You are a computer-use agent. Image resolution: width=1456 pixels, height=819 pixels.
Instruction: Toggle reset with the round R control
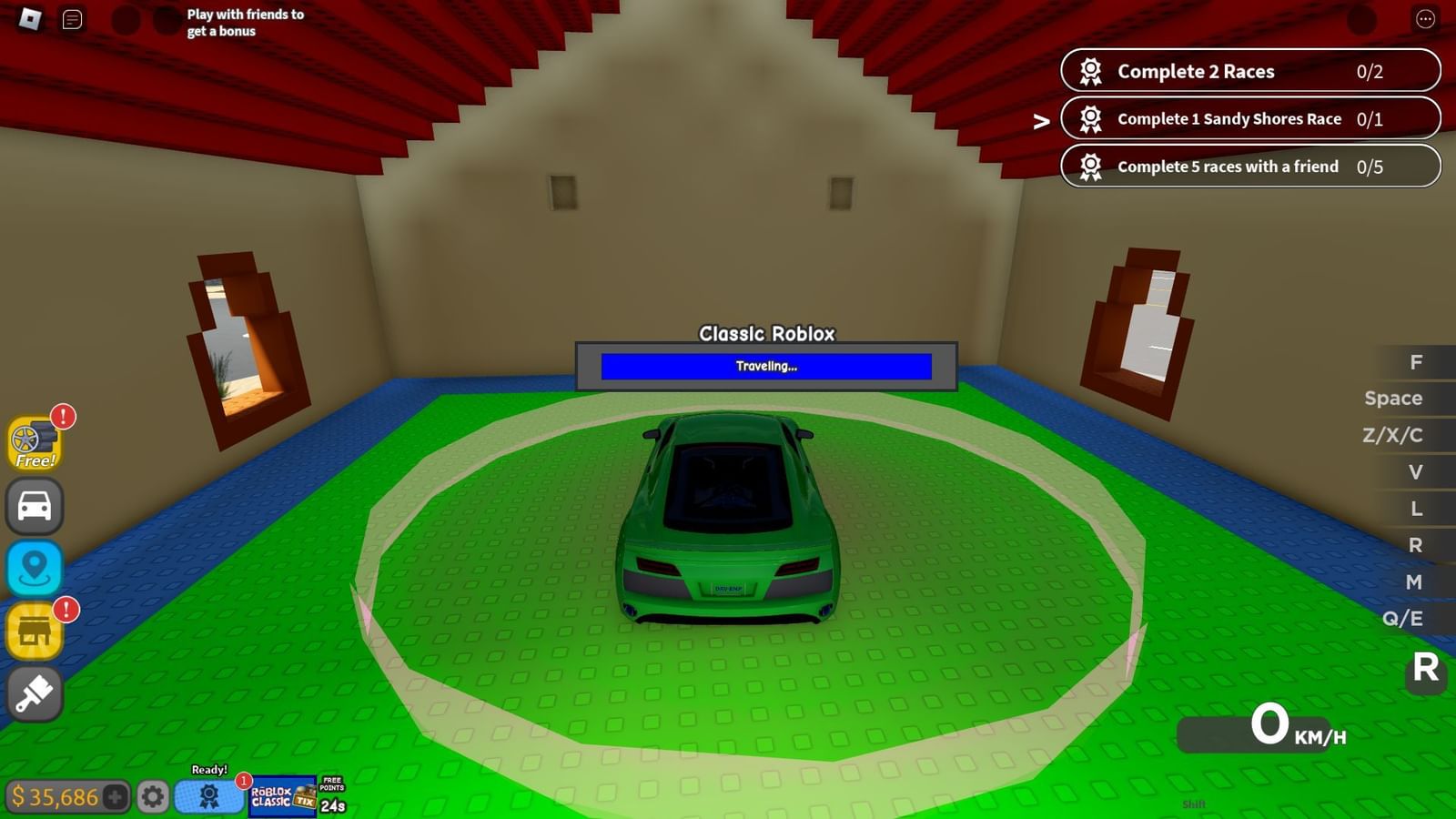pos(1425,671)
